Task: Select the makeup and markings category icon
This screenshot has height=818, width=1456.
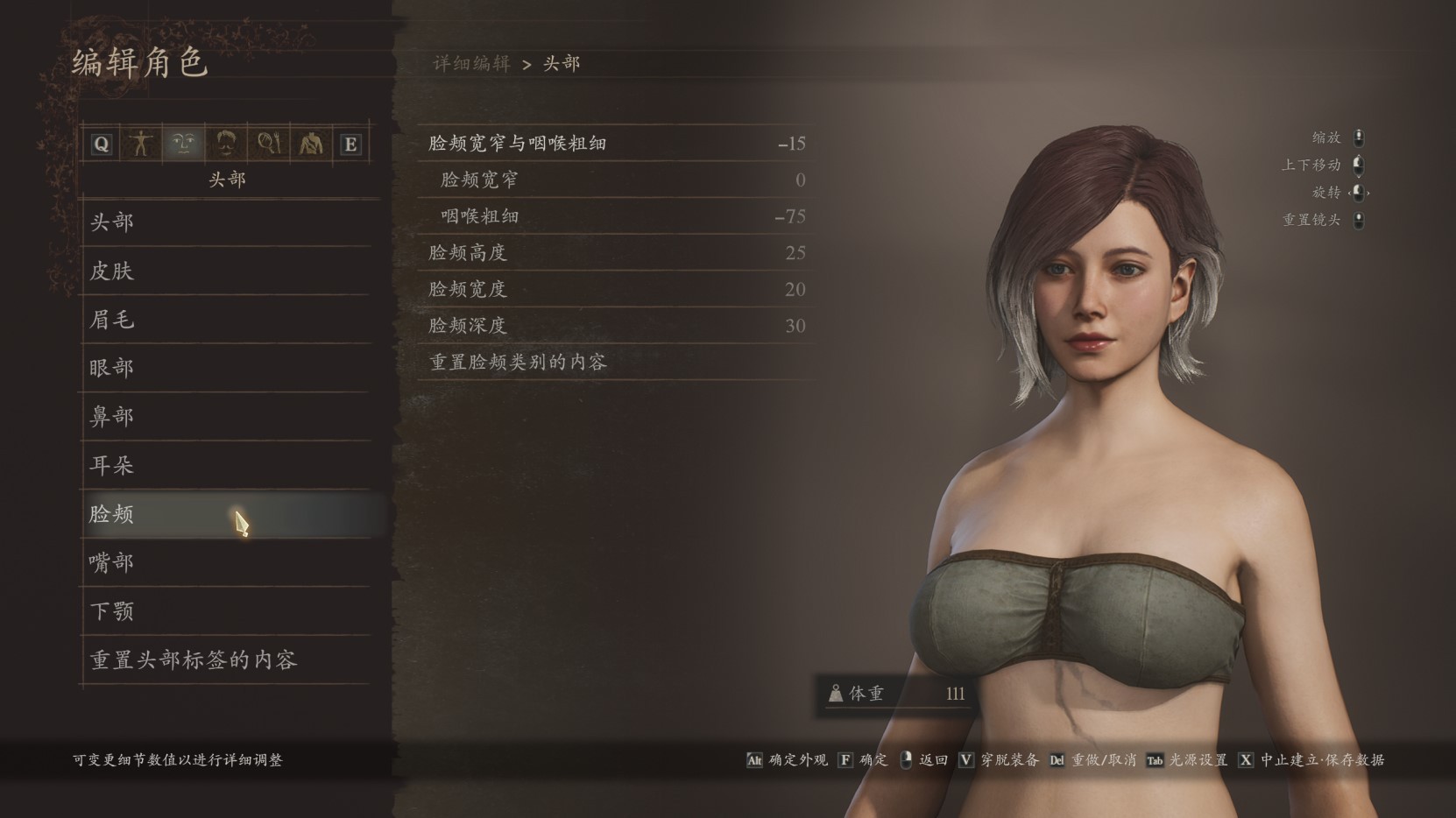Action: point(269,143)
